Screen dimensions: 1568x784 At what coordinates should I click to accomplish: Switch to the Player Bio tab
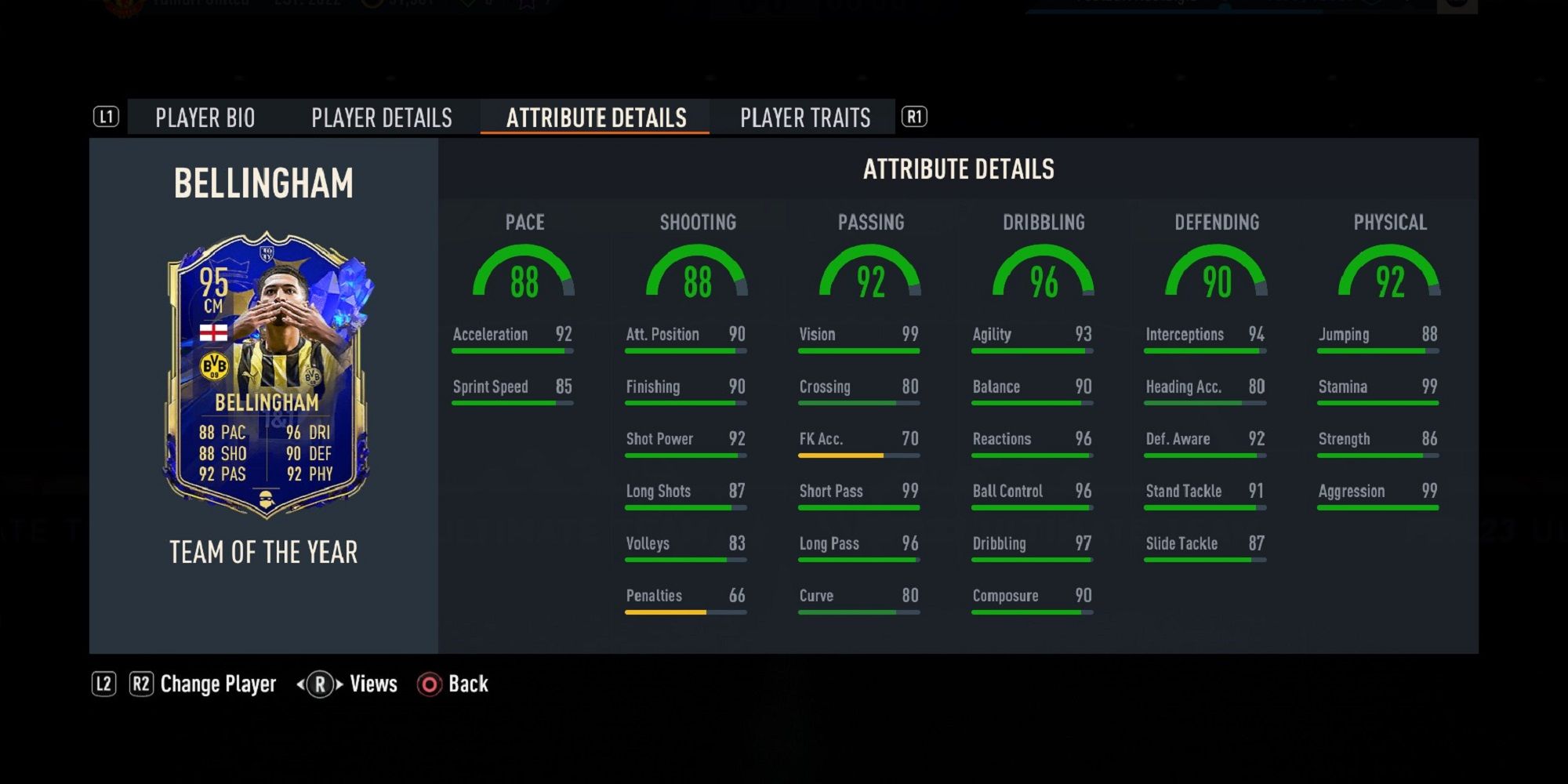click(205, 118)
